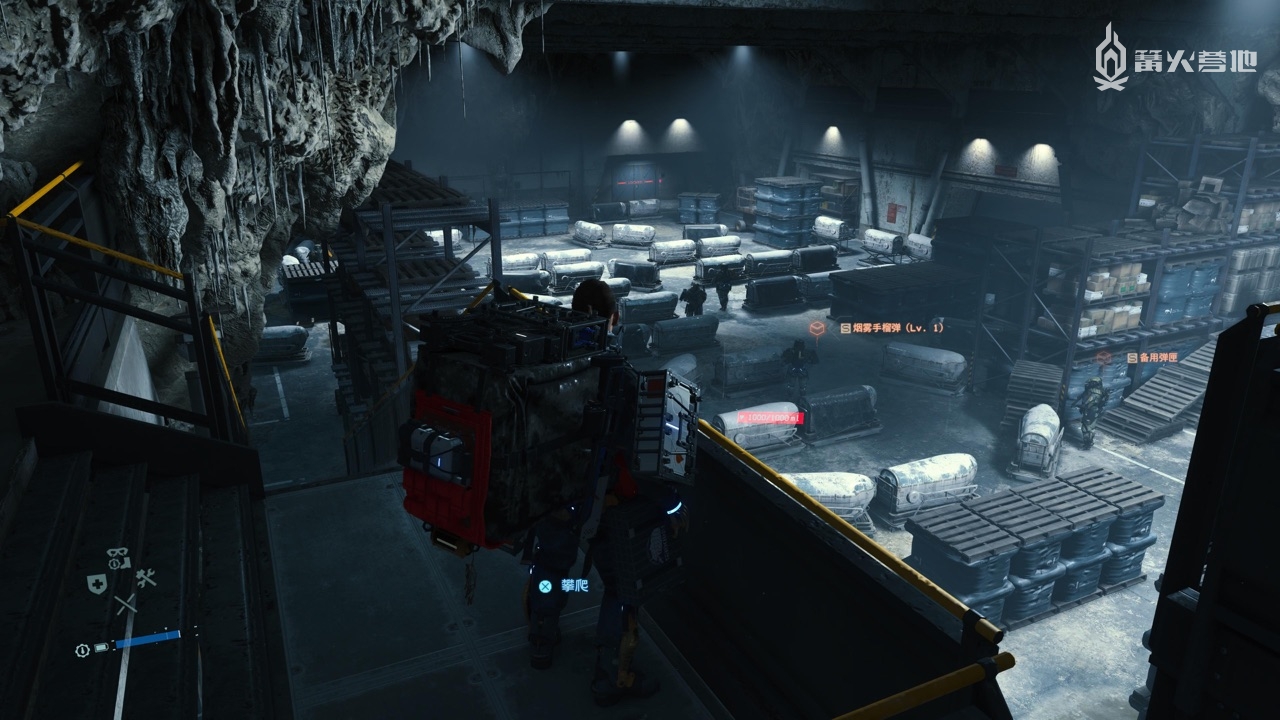Screen dimensions: 1280x720
Task: Click the mask icon in the HUD
Action: point(117,553)
